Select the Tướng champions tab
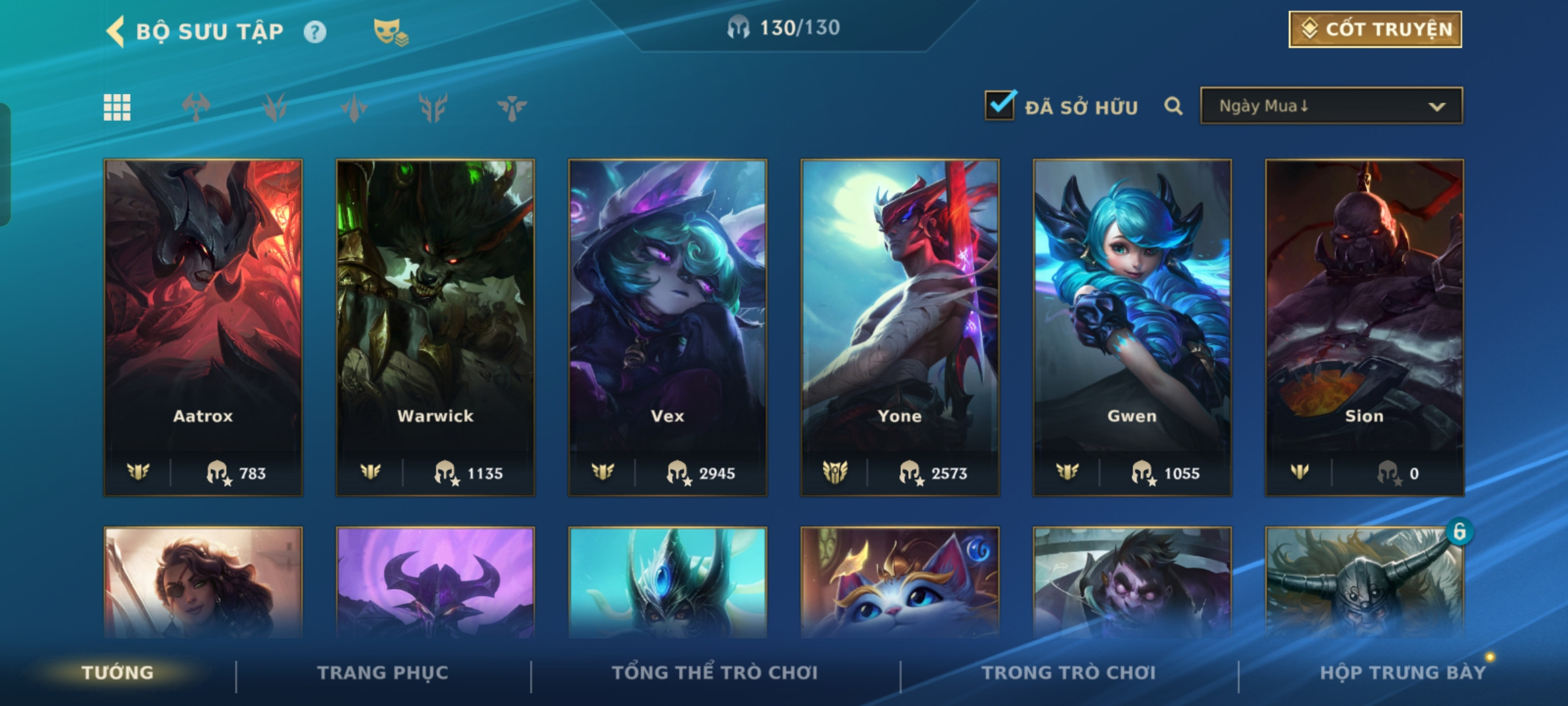This screenshot has height=706, width=1568. tap(118, 673)
